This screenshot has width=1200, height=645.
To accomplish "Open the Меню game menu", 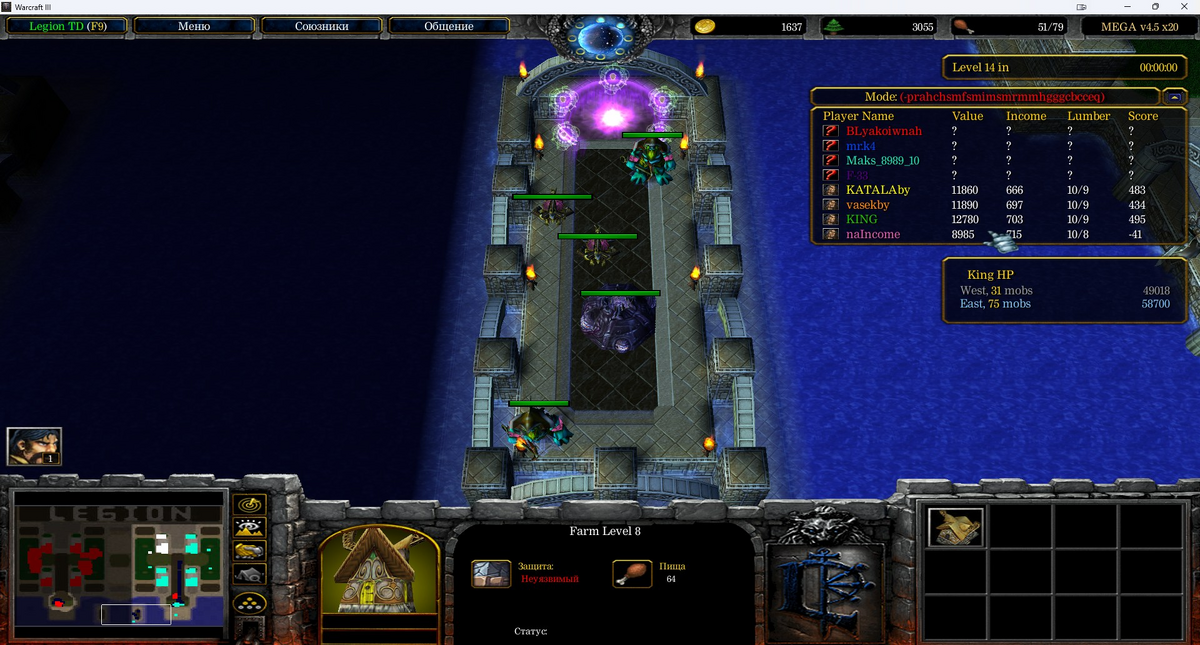I will pos(194,26).
